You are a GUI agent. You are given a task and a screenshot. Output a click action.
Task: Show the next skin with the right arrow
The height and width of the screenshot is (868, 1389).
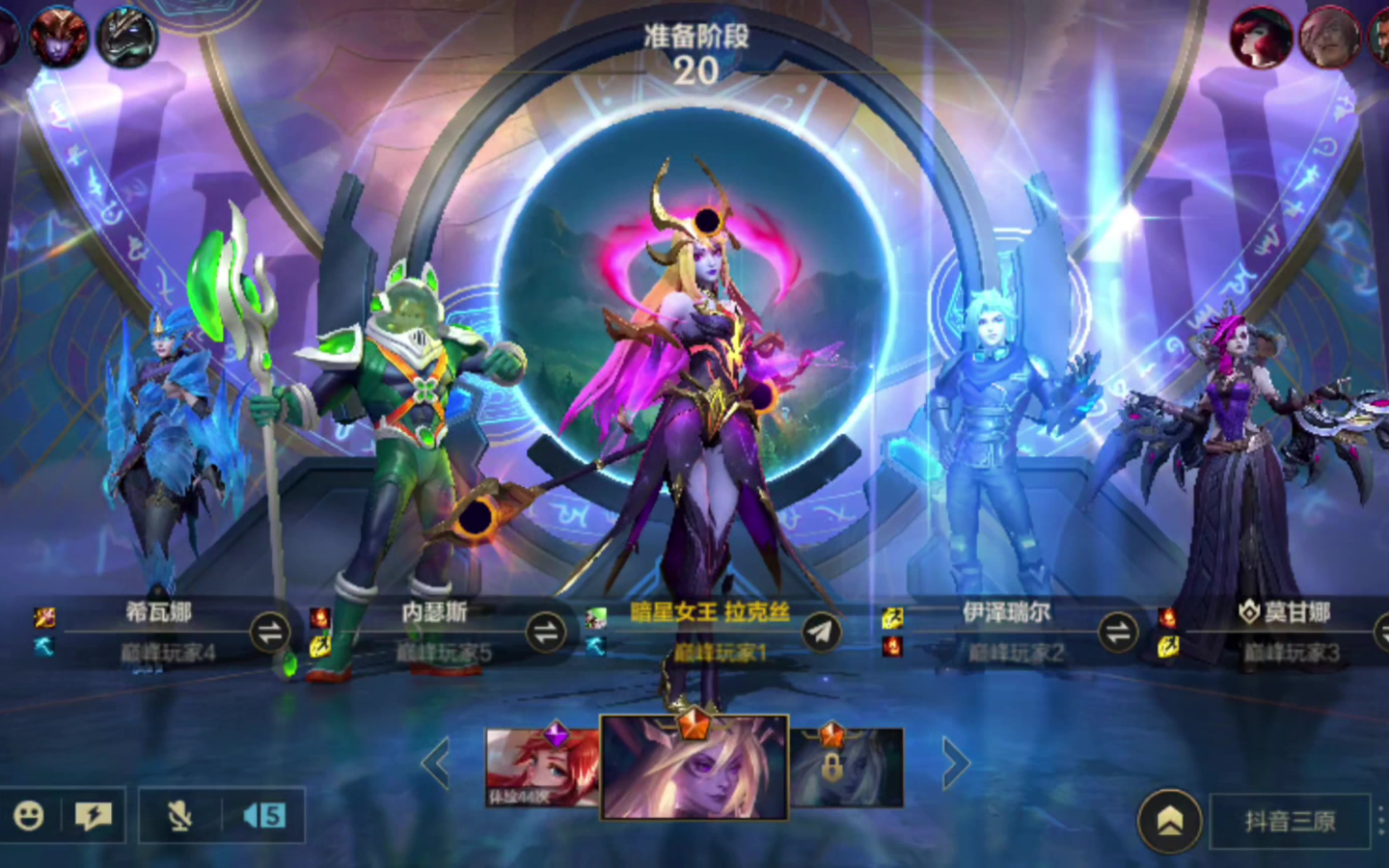pos(955,764)
